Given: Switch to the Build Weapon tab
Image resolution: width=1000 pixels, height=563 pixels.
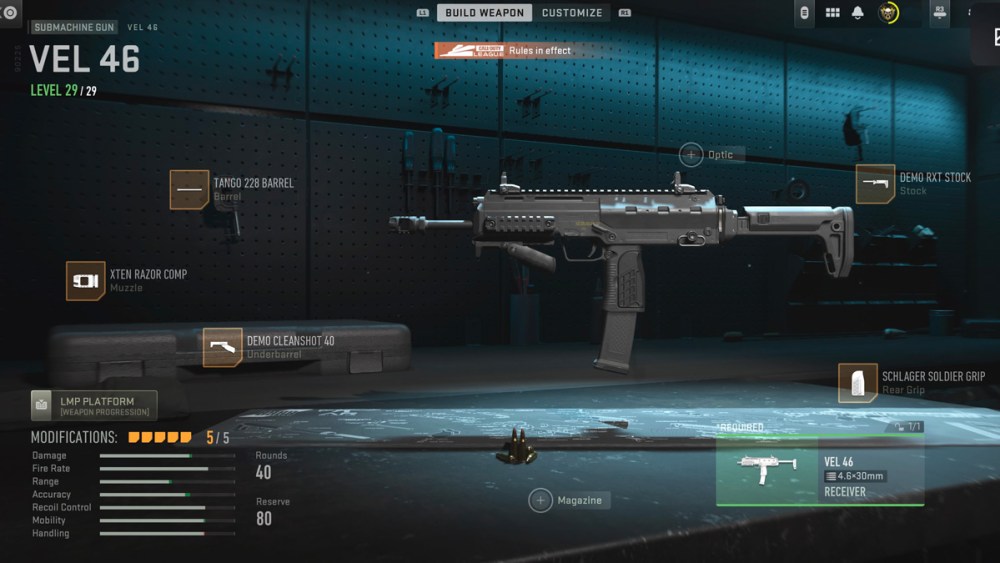Looking at the screenshot, I should point(484,13).
